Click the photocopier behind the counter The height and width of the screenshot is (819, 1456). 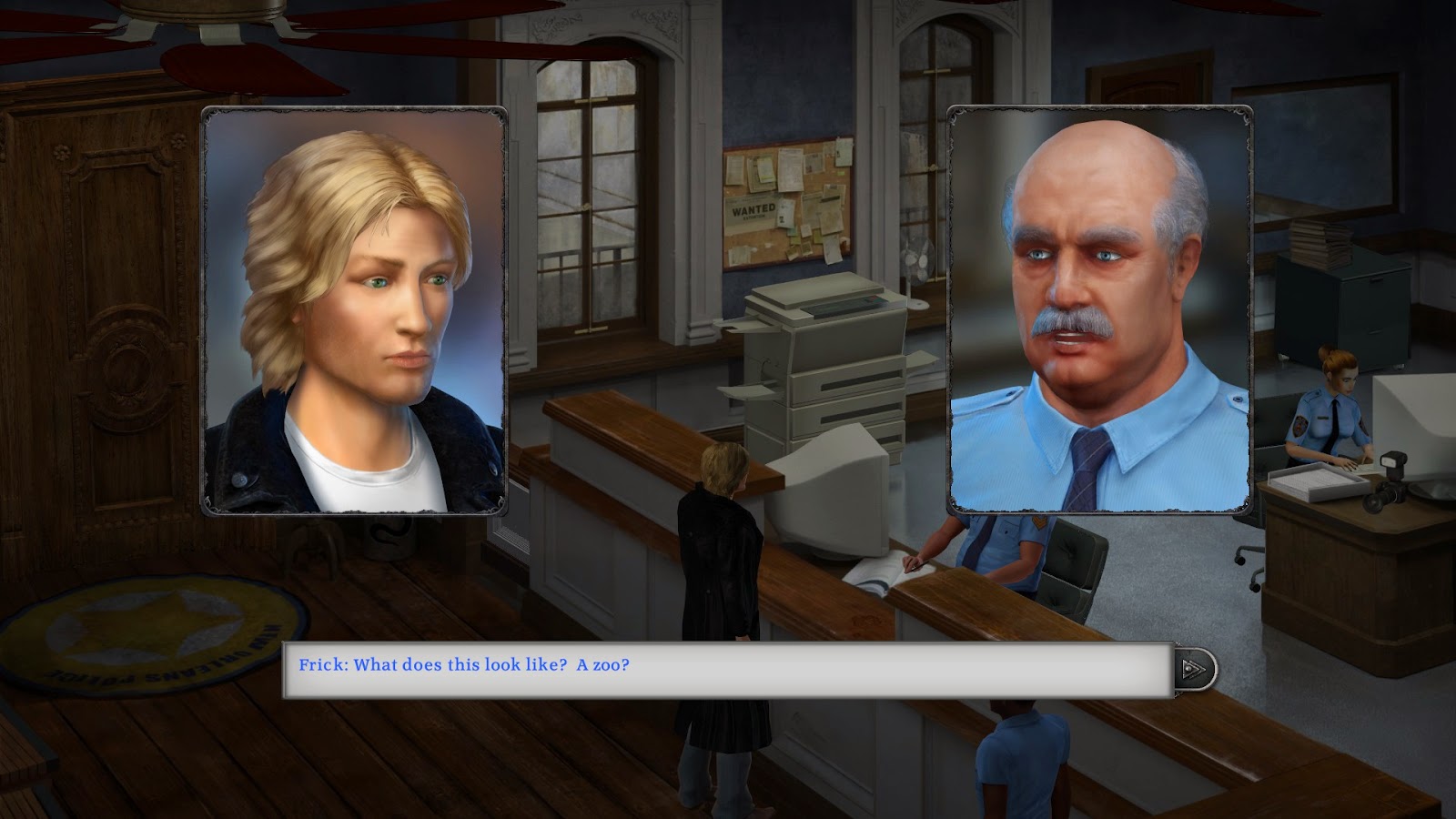(824, 364)
